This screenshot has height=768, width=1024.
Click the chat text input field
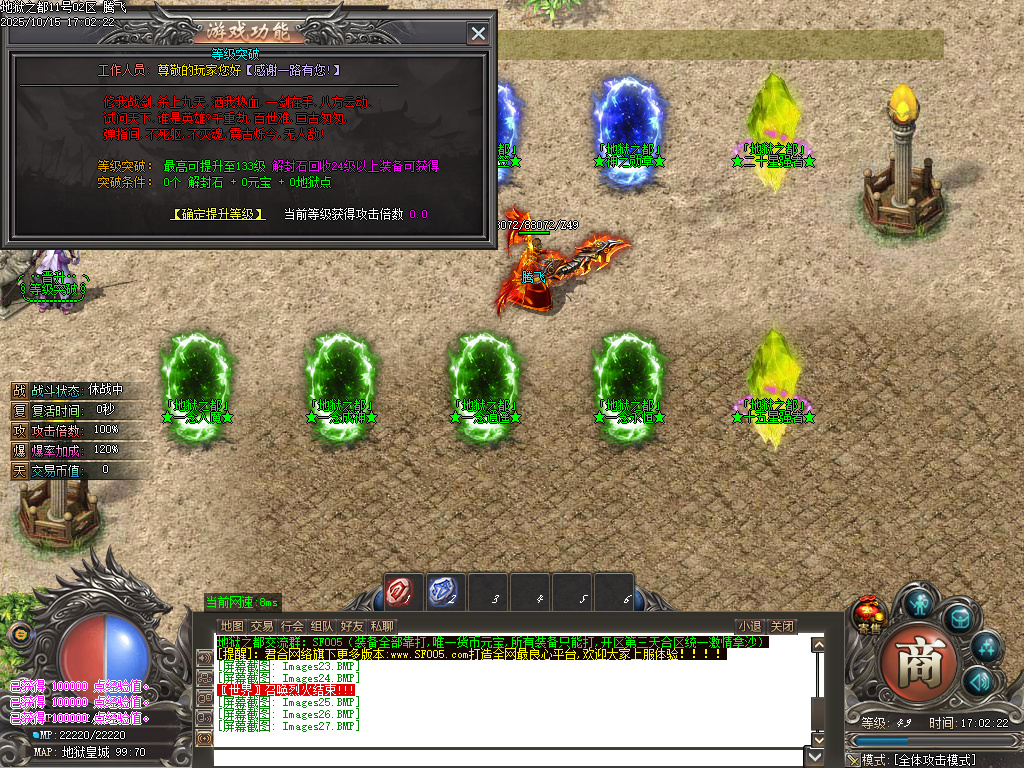coord(500,757)
